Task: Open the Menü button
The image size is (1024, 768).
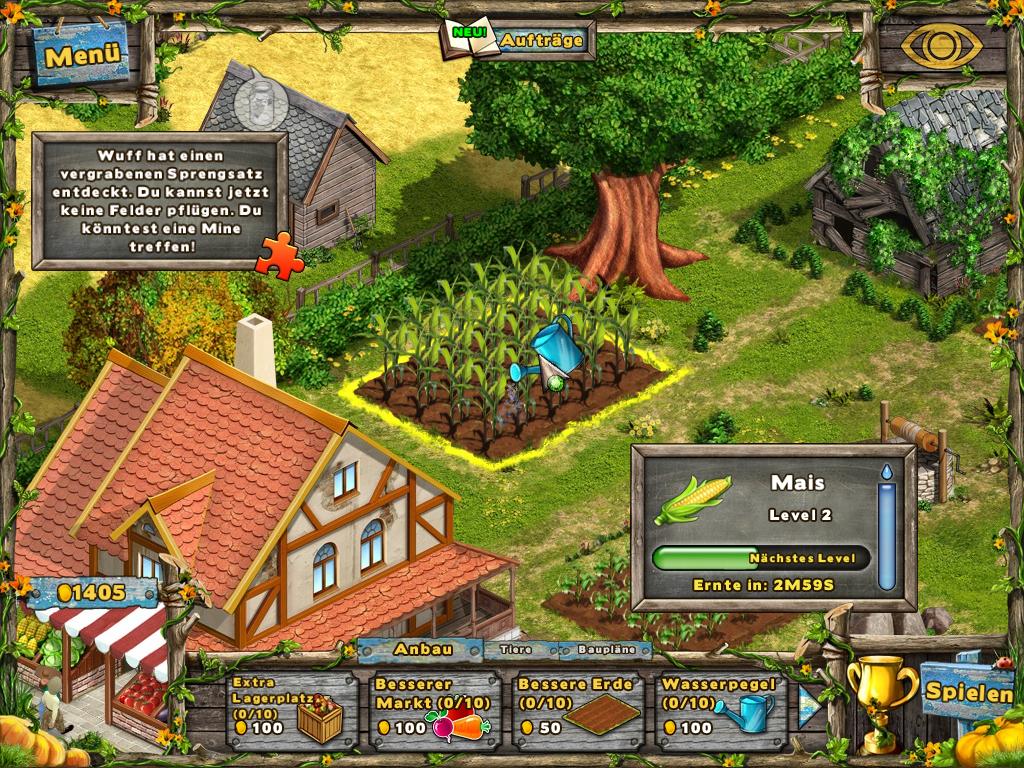Action: click(82, 54)
